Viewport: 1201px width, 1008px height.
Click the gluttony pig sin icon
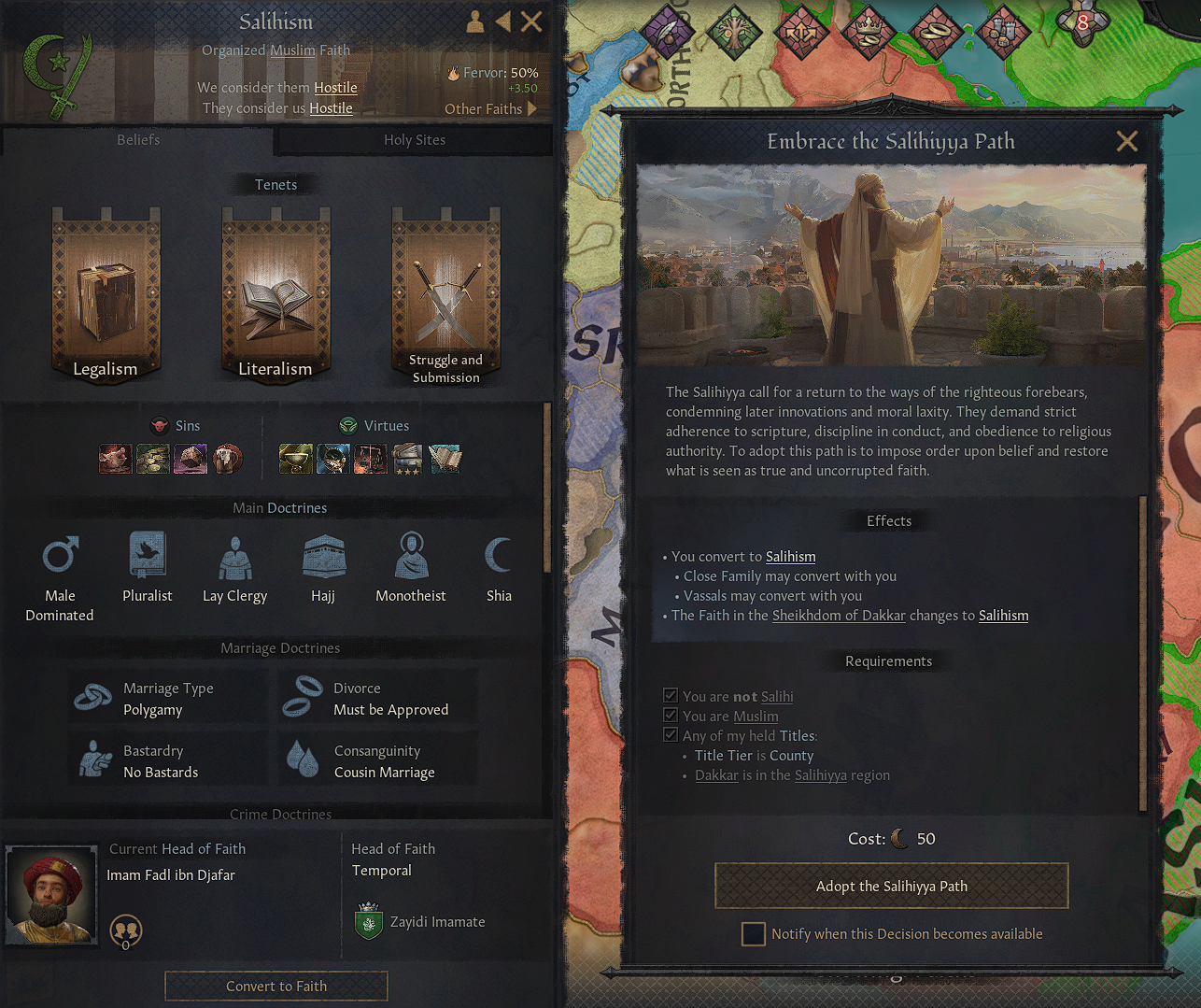point(115,459)
